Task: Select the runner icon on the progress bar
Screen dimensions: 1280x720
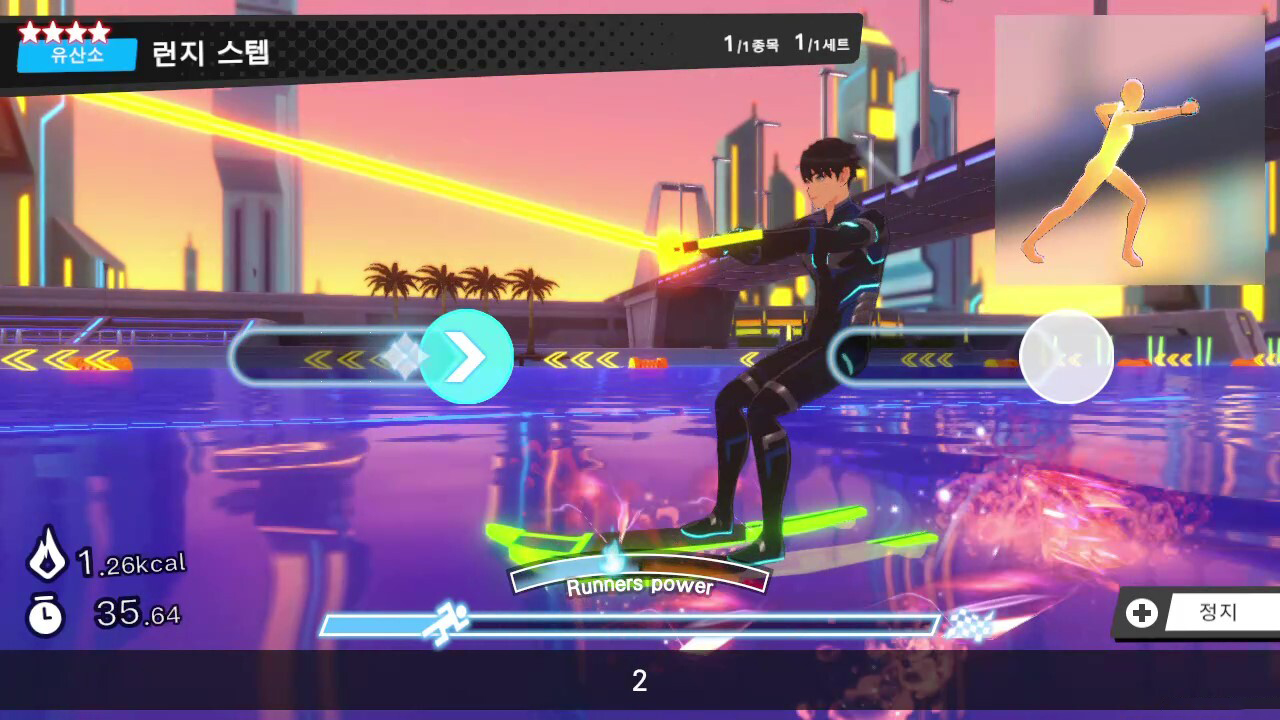Action: click(451, 620)
